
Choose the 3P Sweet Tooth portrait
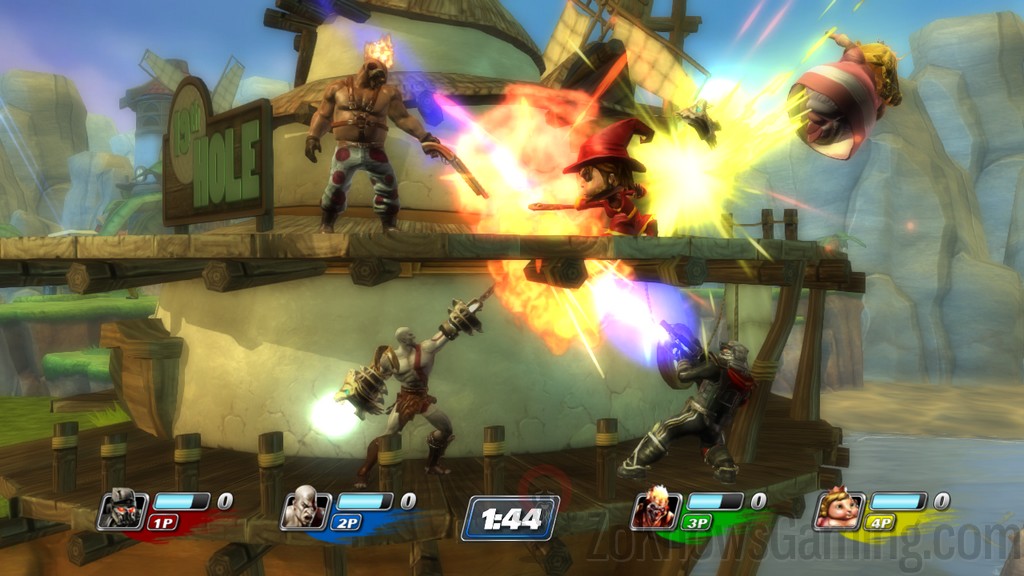[x=655, y=511]
